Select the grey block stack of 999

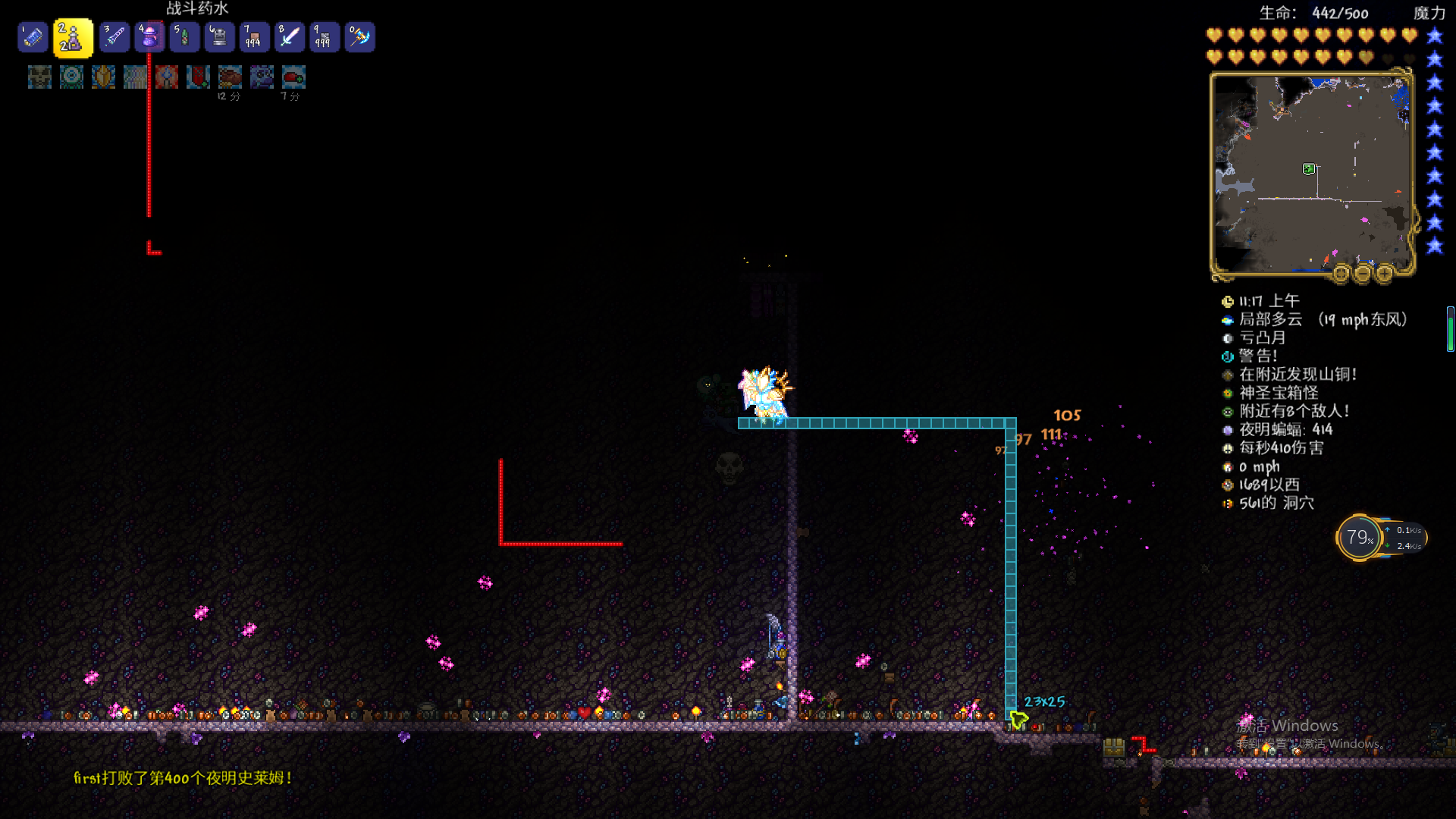tap(325, 37)
